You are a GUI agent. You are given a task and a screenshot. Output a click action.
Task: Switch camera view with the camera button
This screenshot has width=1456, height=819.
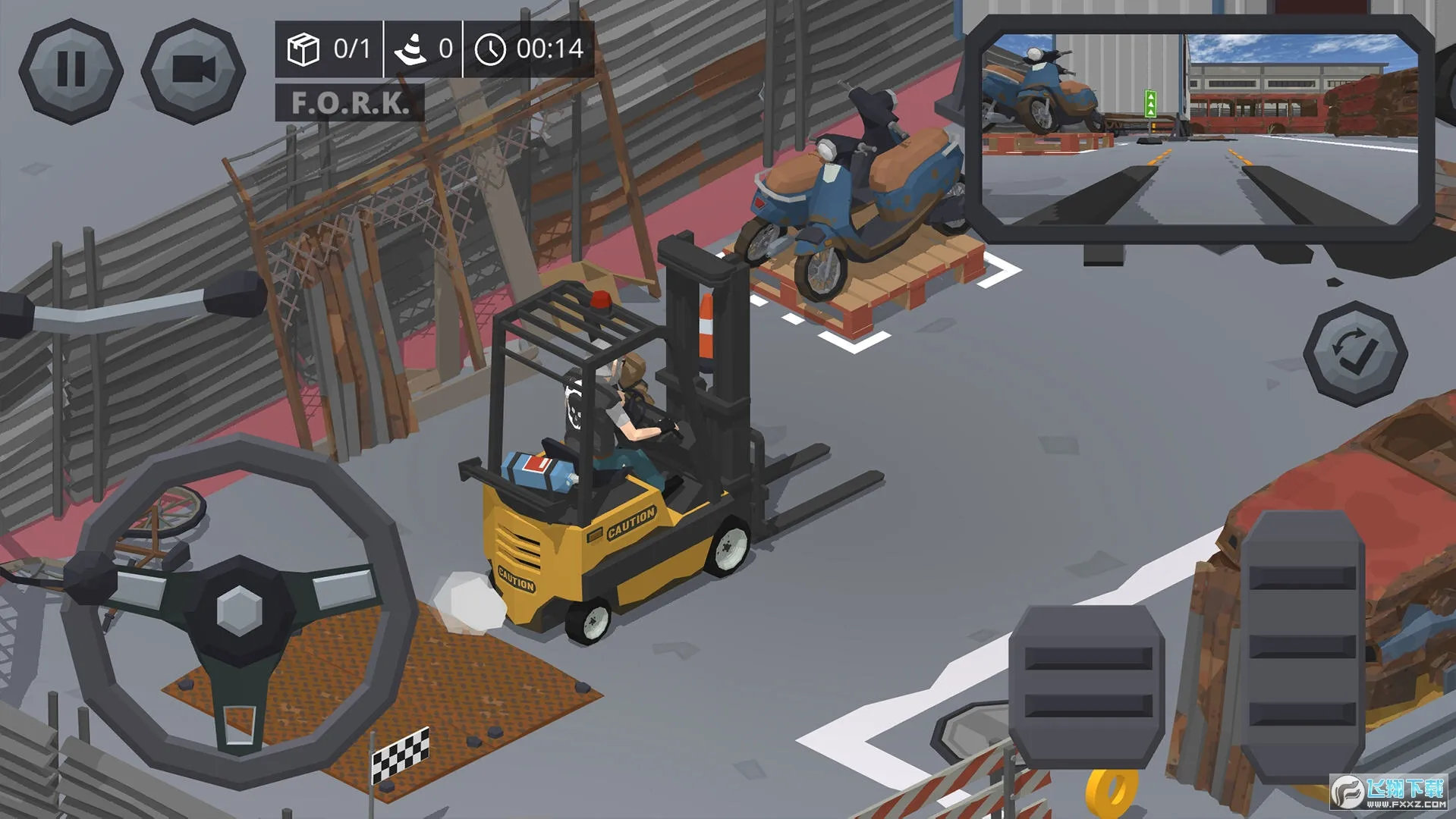point(193,71)
